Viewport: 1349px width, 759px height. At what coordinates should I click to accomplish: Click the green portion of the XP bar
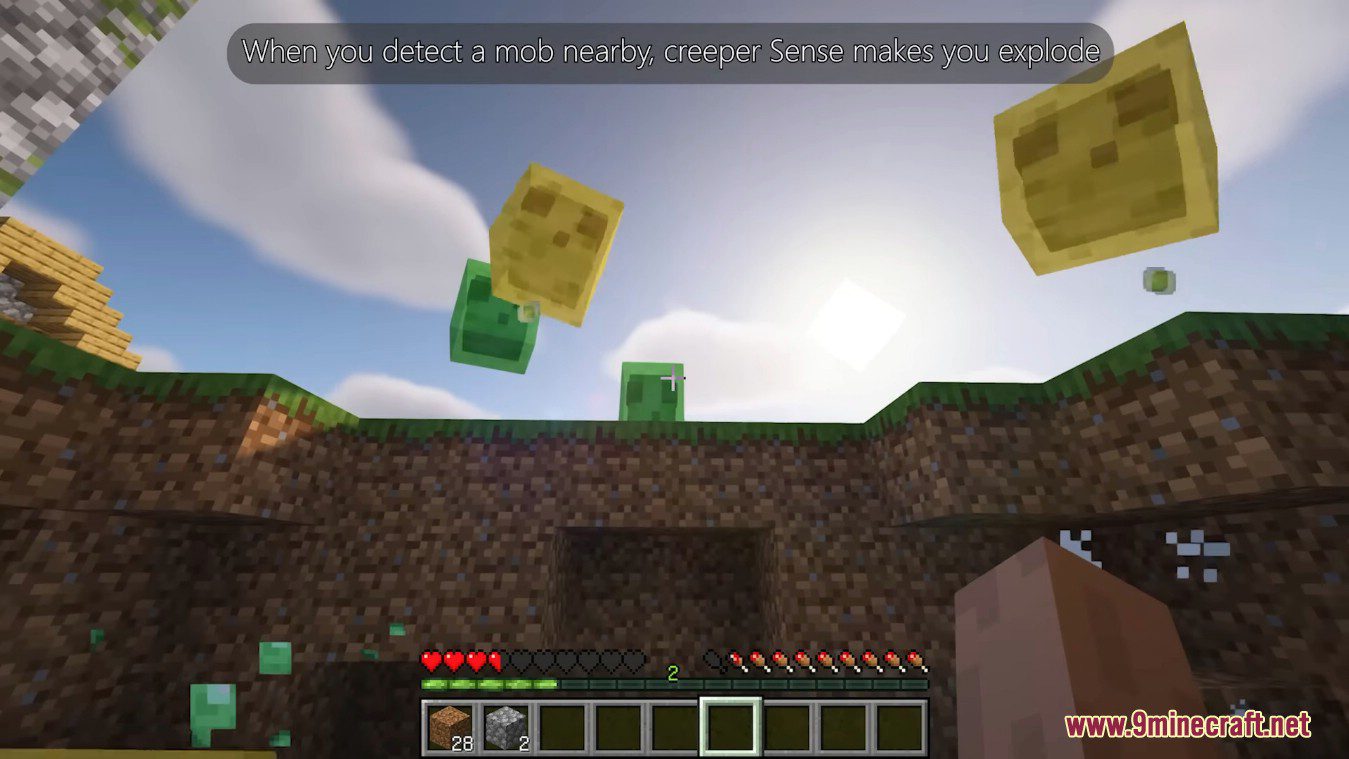pyautogui.click(x=481, y=684)
